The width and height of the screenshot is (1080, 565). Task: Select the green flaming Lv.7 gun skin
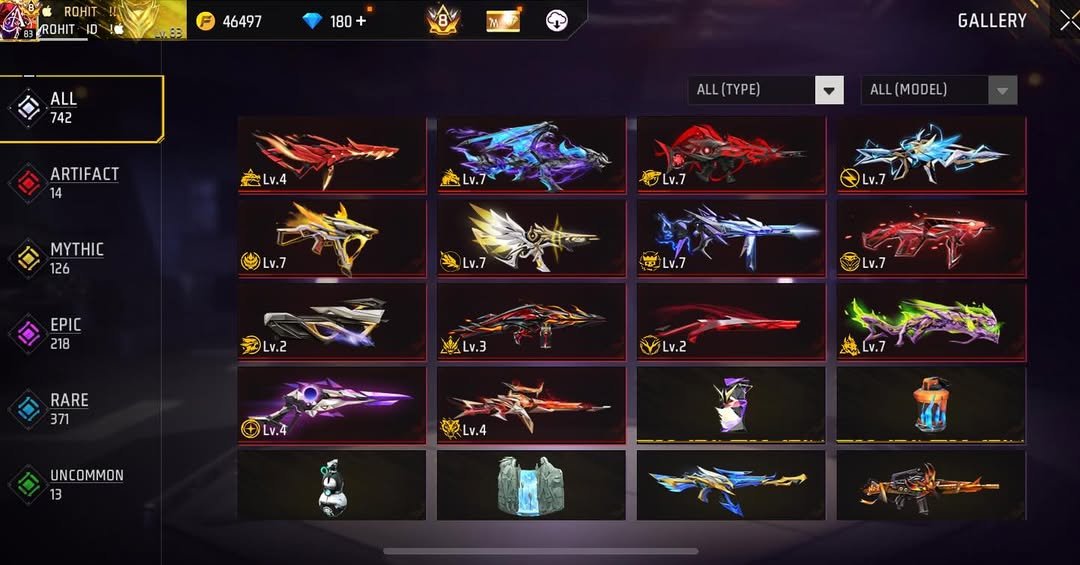click(x=931, y=321)
